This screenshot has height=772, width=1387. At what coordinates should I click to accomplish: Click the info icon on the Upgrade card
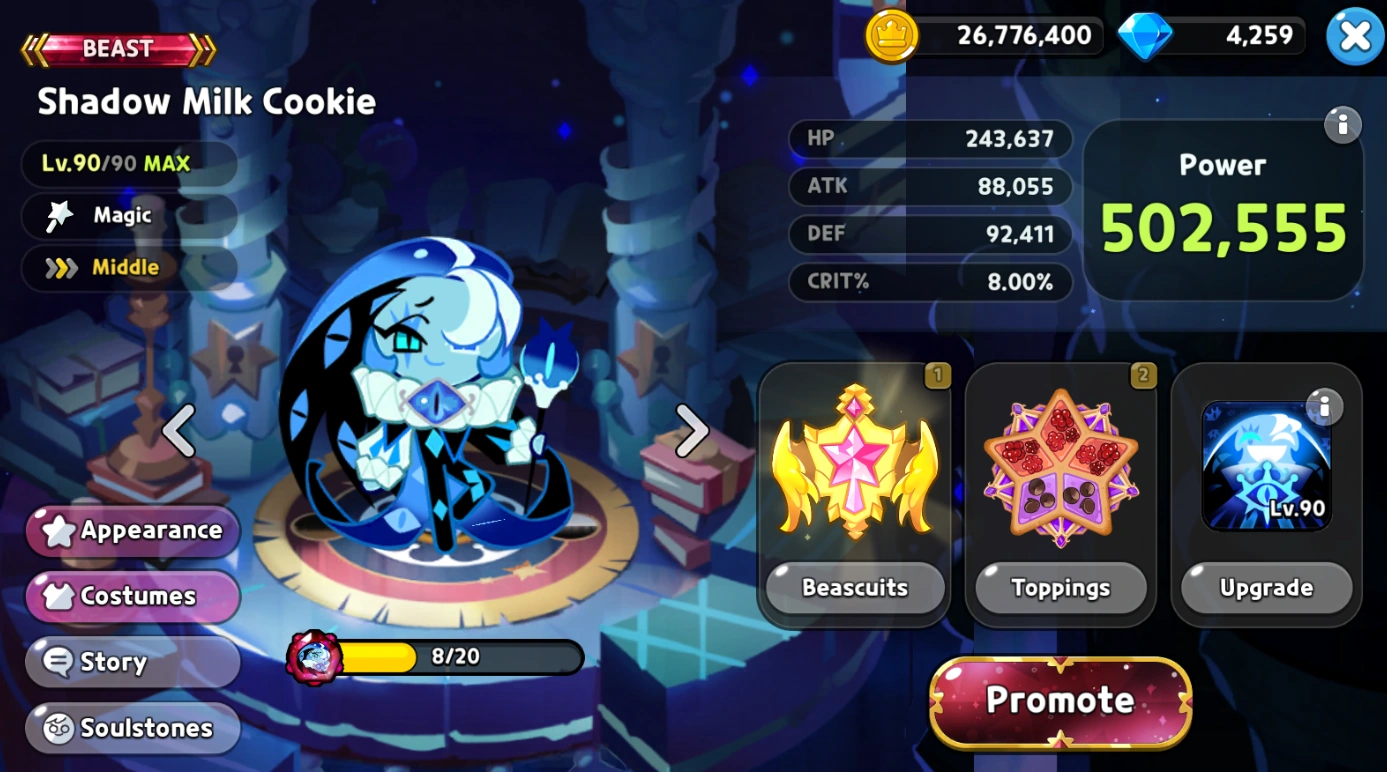coord(1326,406)
